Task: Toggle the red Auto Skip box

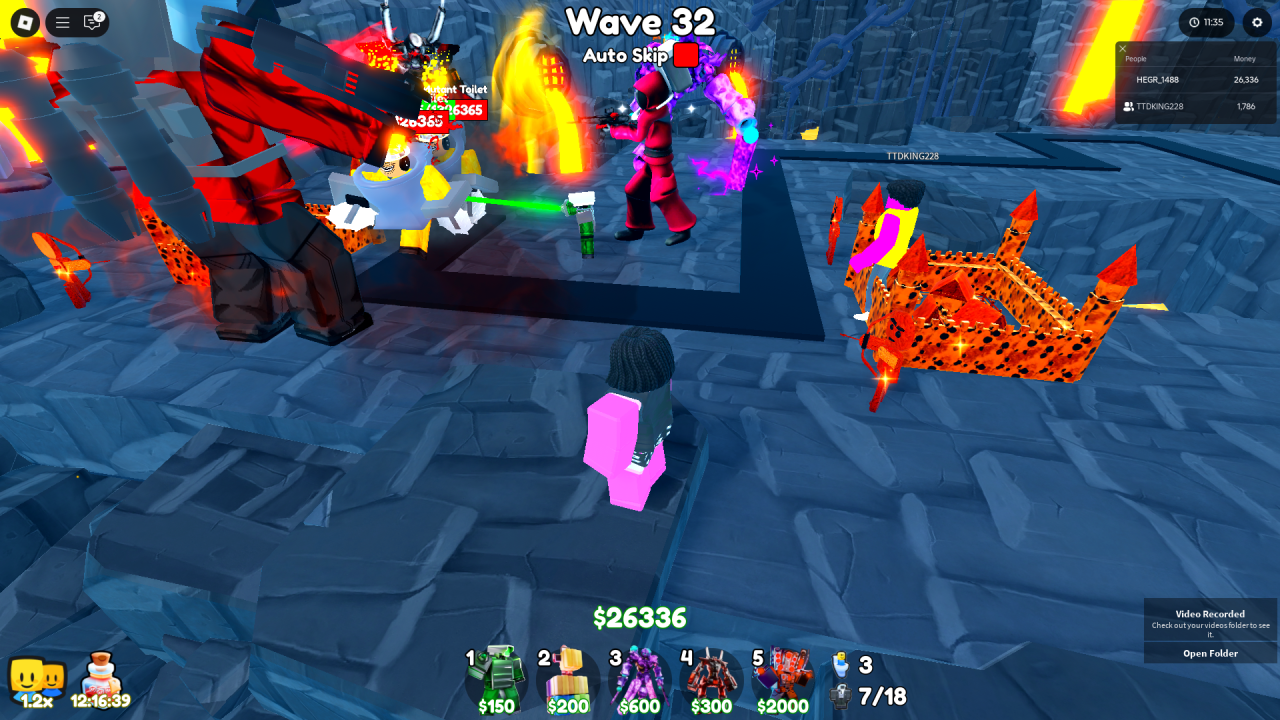Action: (685, 55)
